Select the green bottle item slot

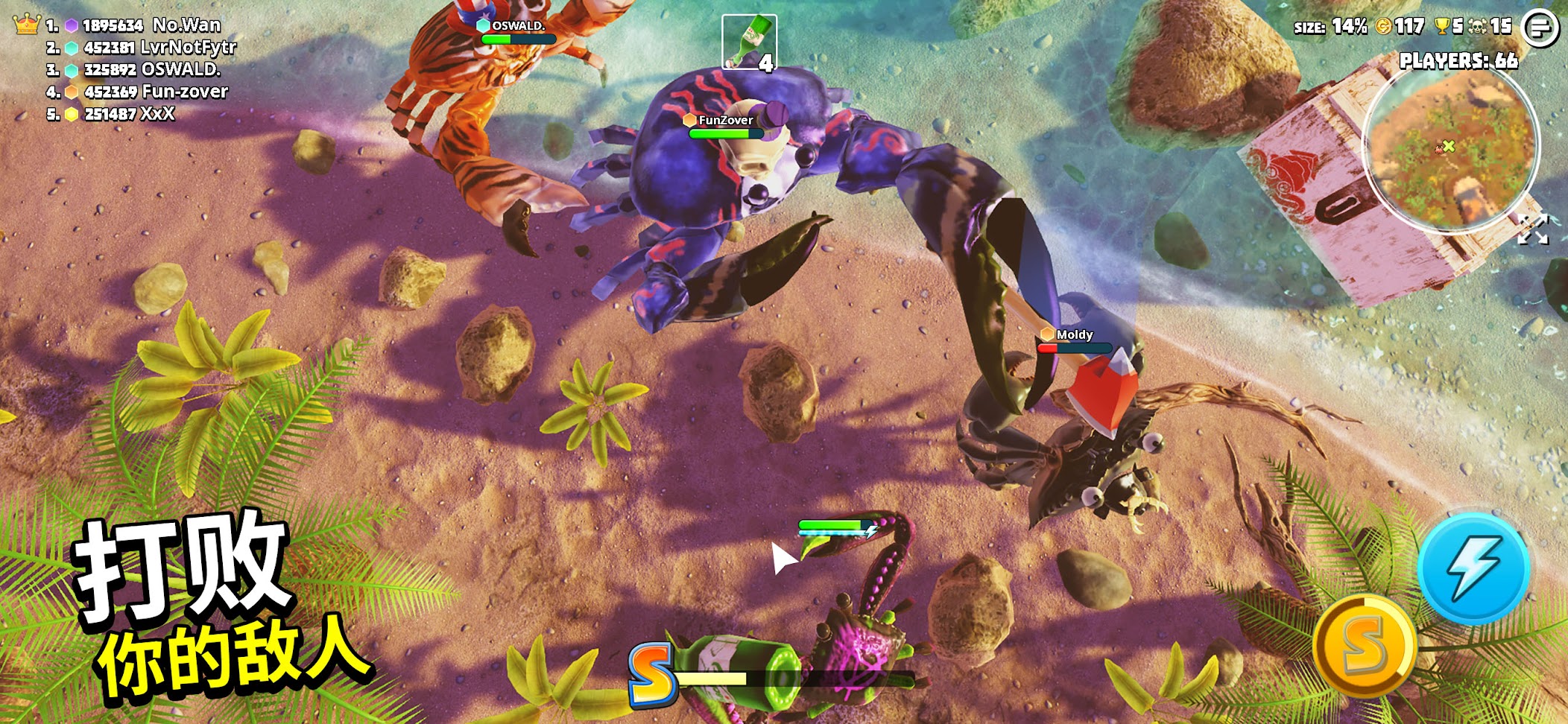click(749, 42)
